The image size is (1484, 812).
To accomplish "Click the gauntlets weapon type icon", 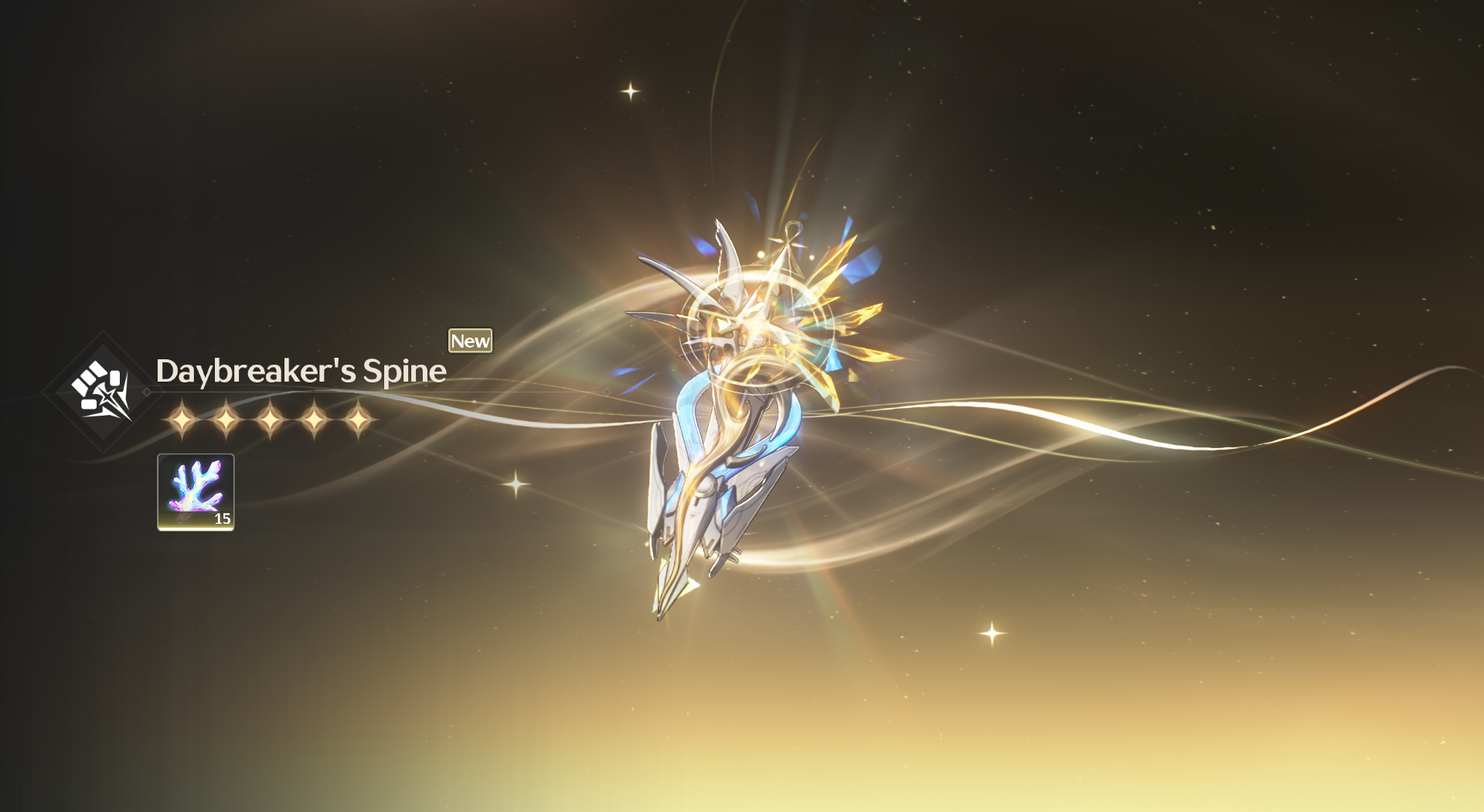I will click(102, 391).
